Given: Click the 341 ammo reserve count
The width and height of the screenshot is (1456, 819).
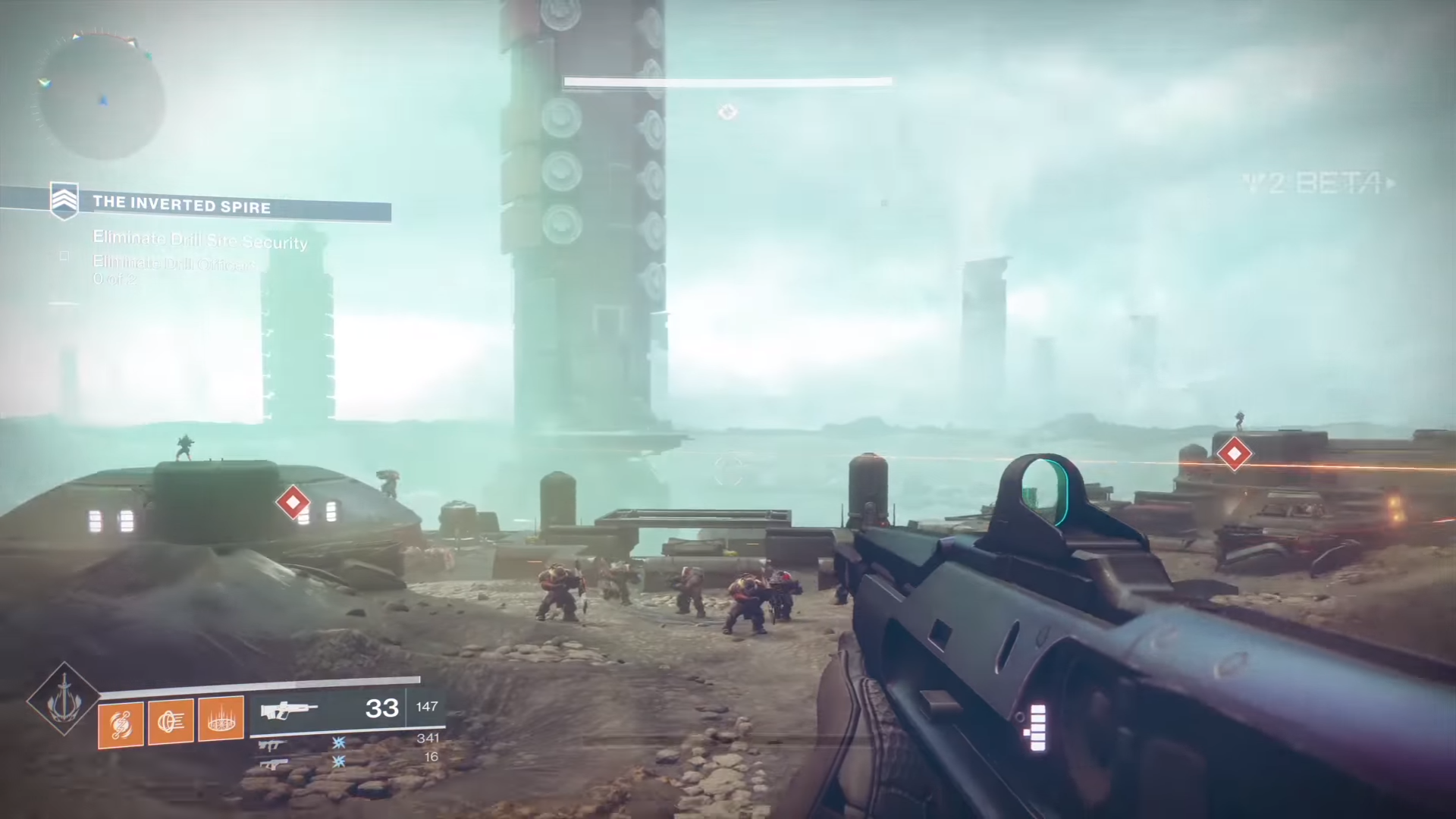Looking at the screenshot, I should point(428,738).
